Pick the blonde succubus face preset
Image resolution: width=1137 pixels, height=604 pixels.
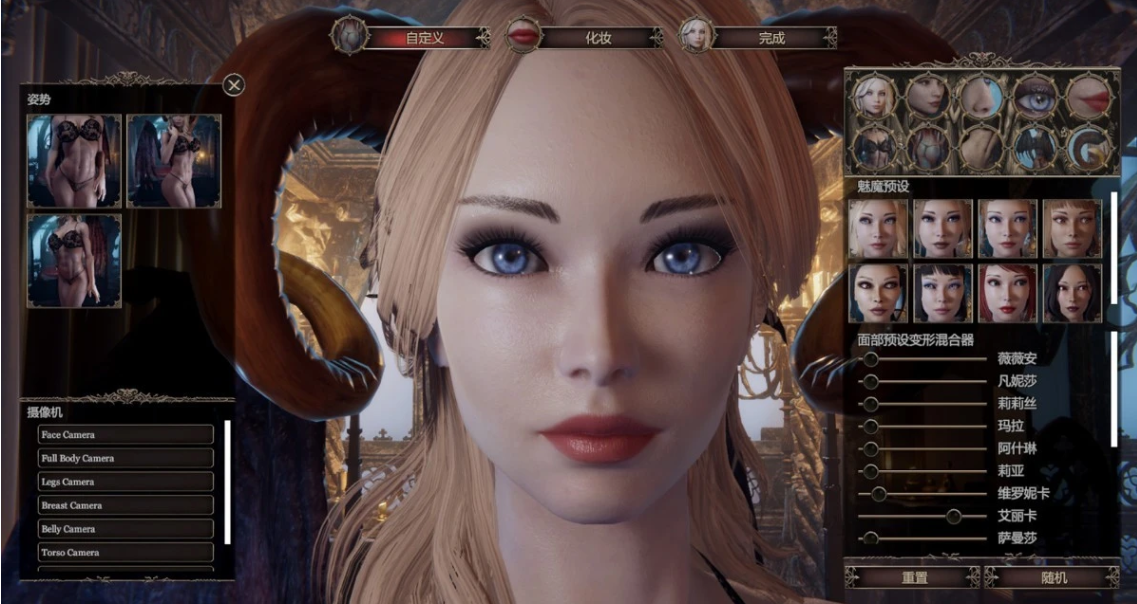[878, 228]
